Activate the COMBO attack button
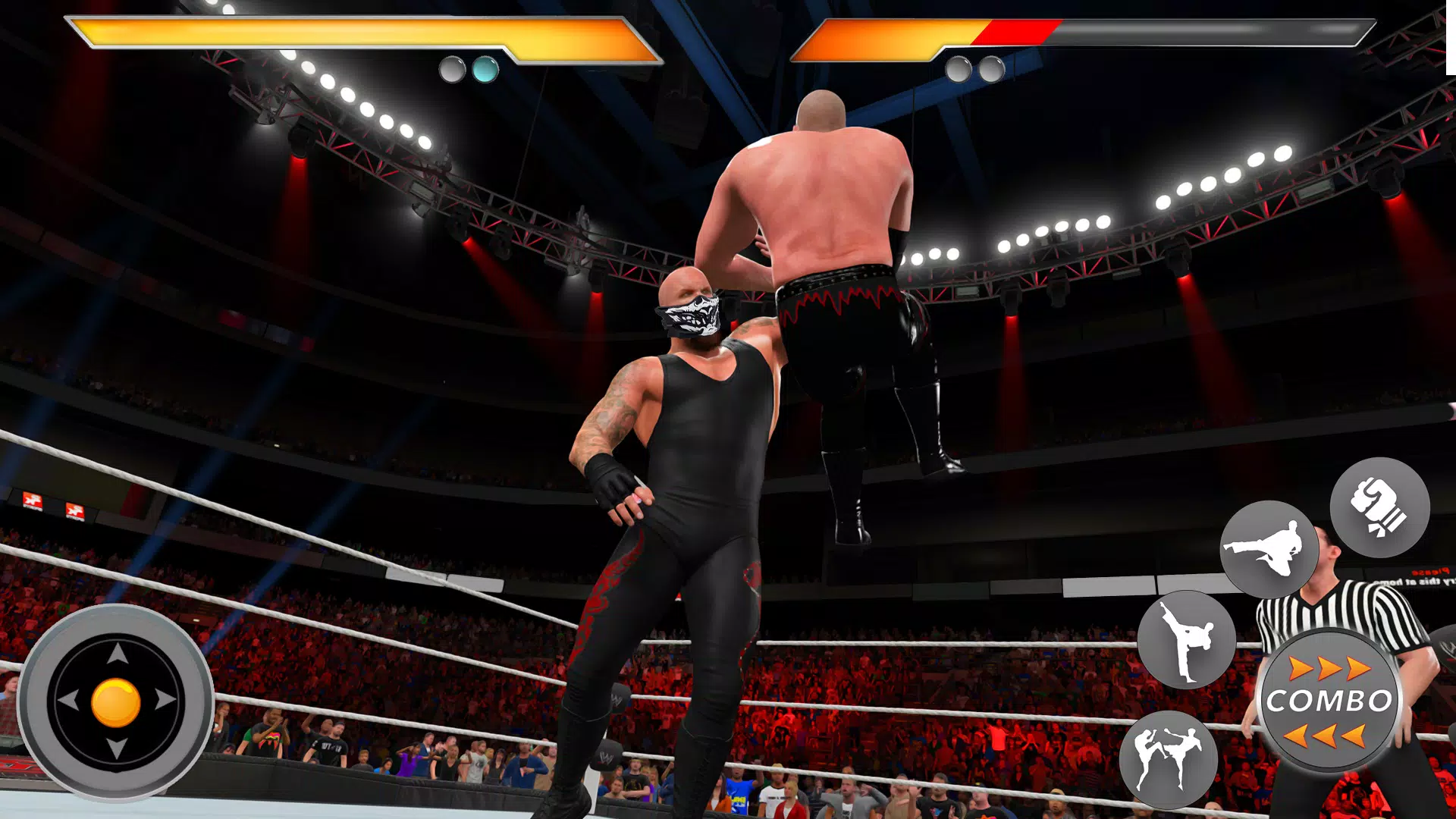1456x819 pixels. point(1329,701)
